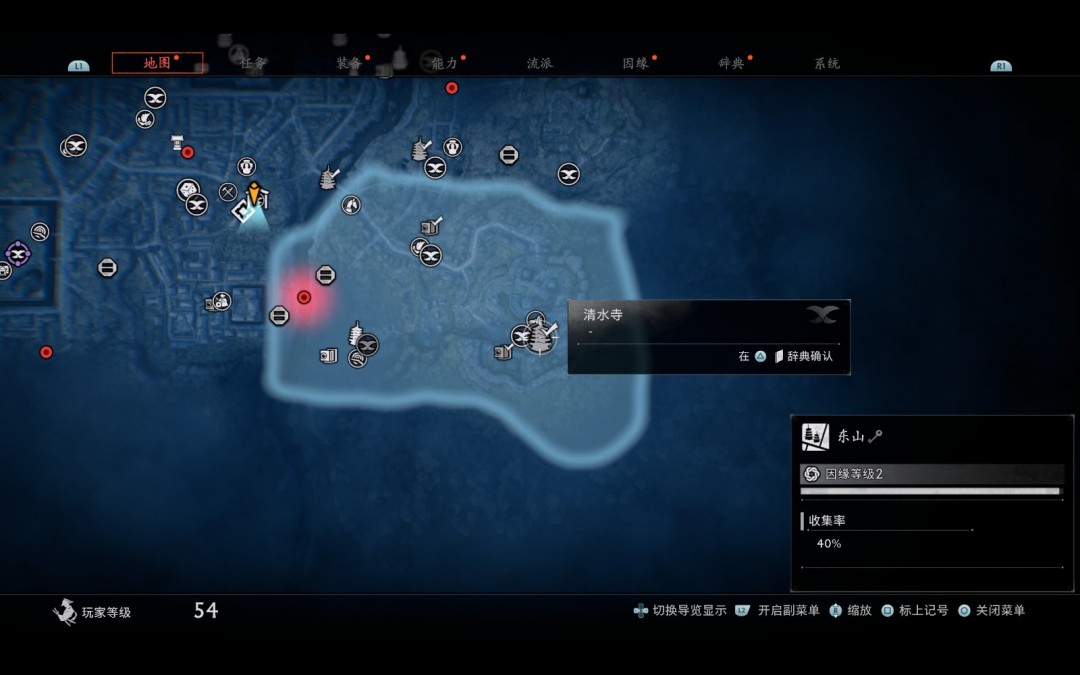Viewport: 1080px width, 675px height.
Task: Open the 因缘 bonds tab
Action: (x=635, y=63)
